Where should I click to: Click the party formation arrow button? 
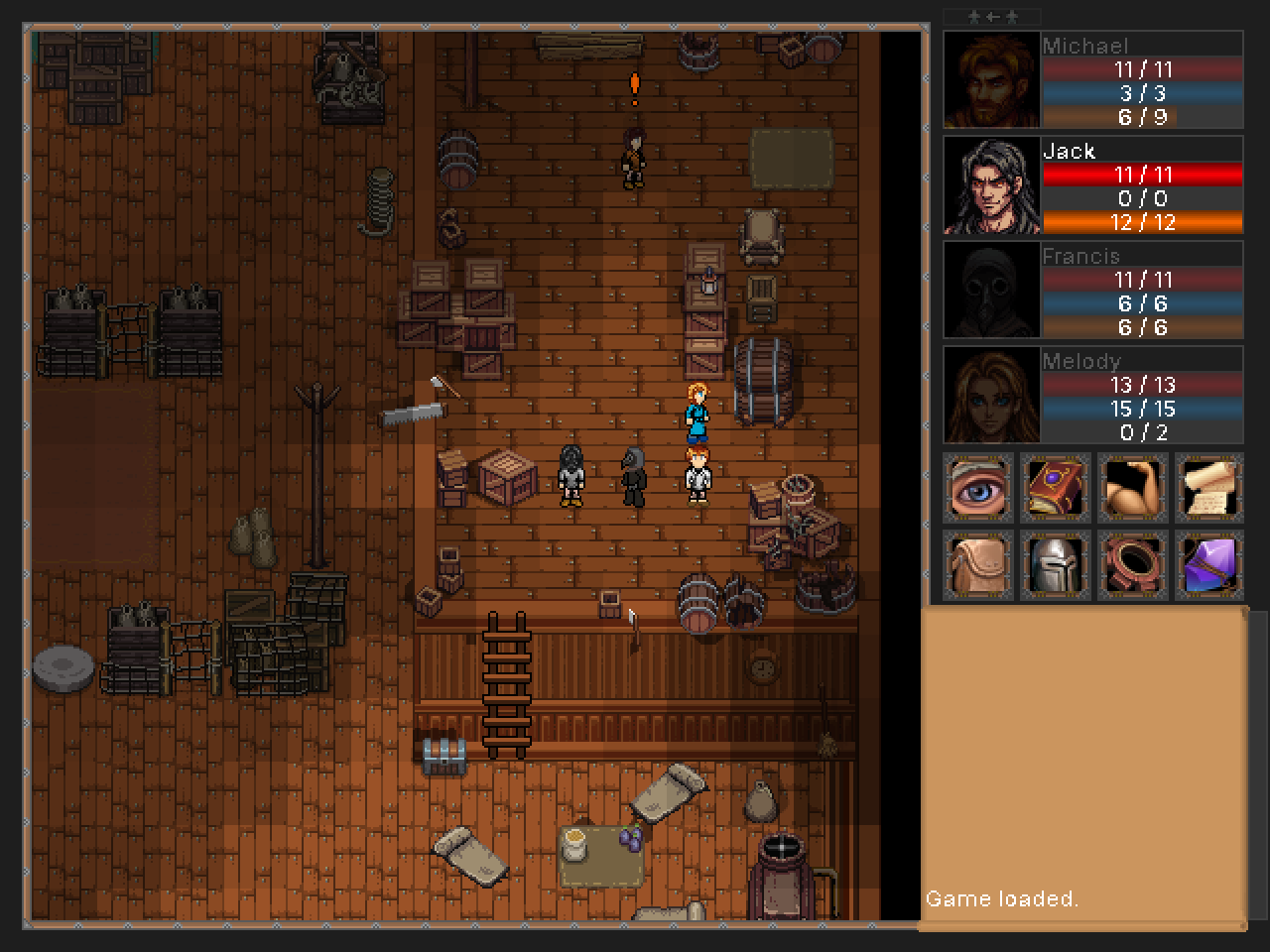pyautogui.click(x=991, y=17)
